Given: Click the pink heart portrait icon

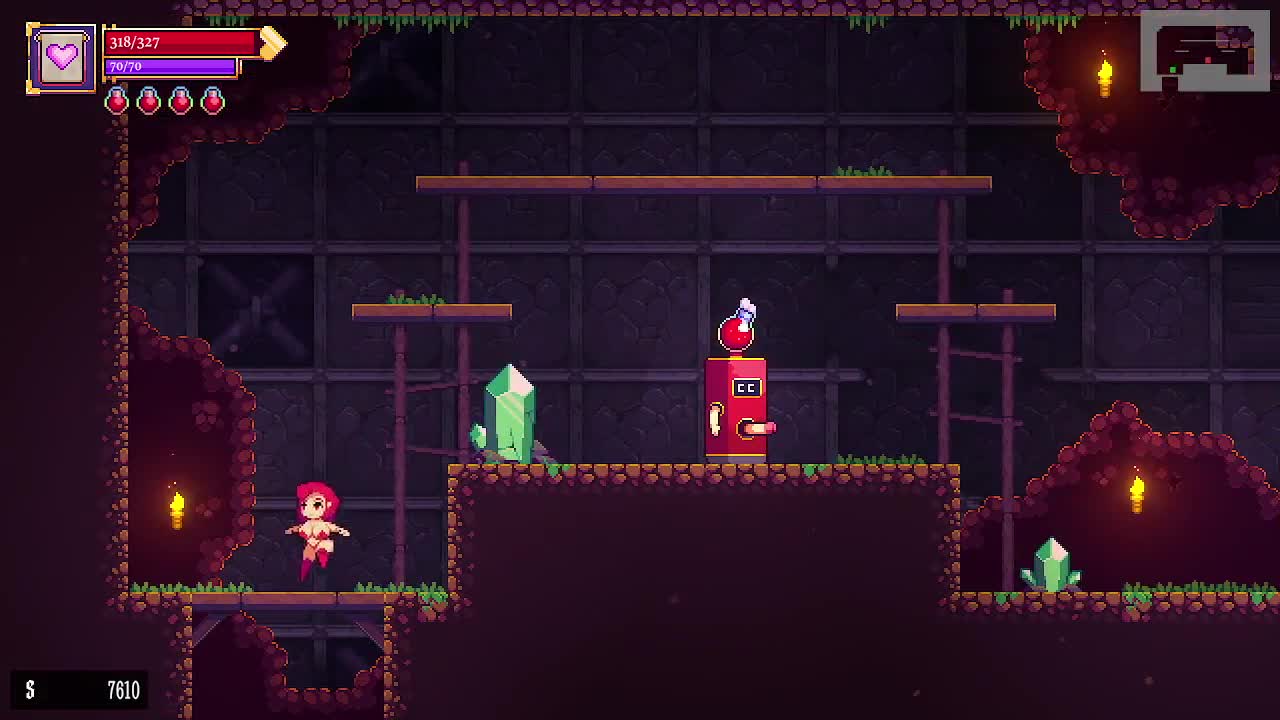Looking at the screenshot, I should [x=62, y=58].
